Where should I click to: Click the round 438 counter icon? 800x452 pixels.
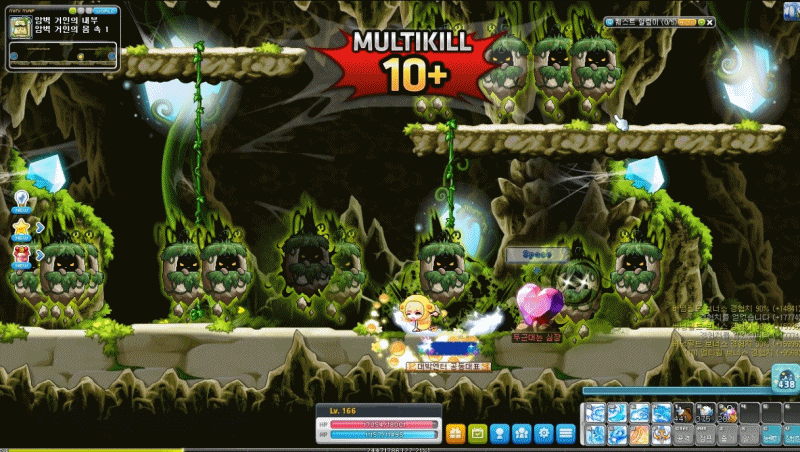(783, 378)
